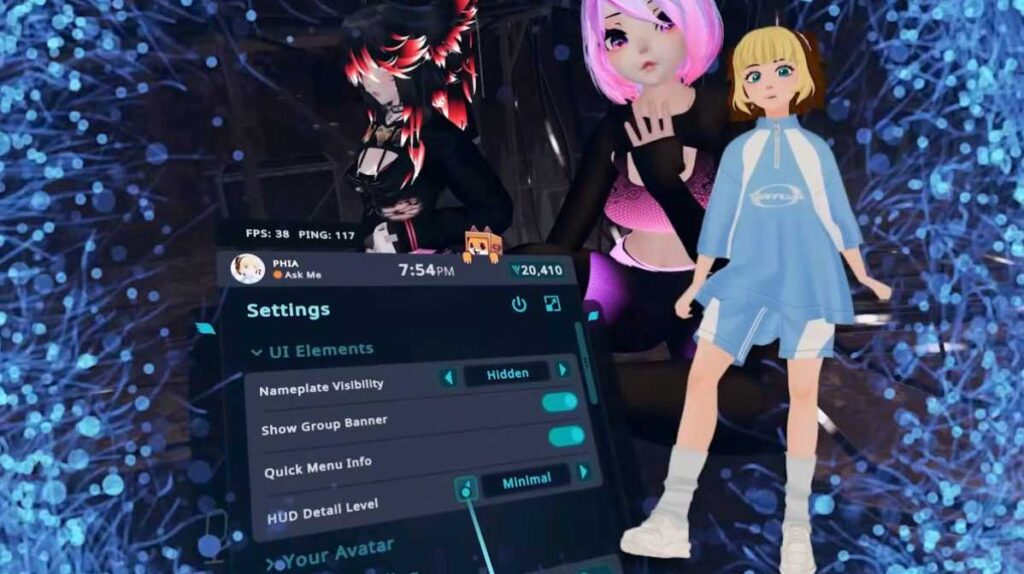Screen dimensions: 1024x574
Task: Click the settings panel scrollbar
Action: pos(583,358)
